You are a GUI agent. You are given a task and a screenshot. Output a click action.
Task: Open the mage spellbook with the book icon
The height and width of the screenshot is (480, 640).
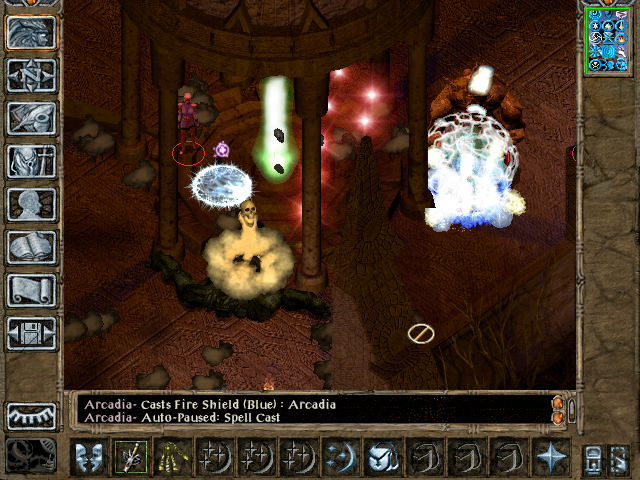click(32, 247)
